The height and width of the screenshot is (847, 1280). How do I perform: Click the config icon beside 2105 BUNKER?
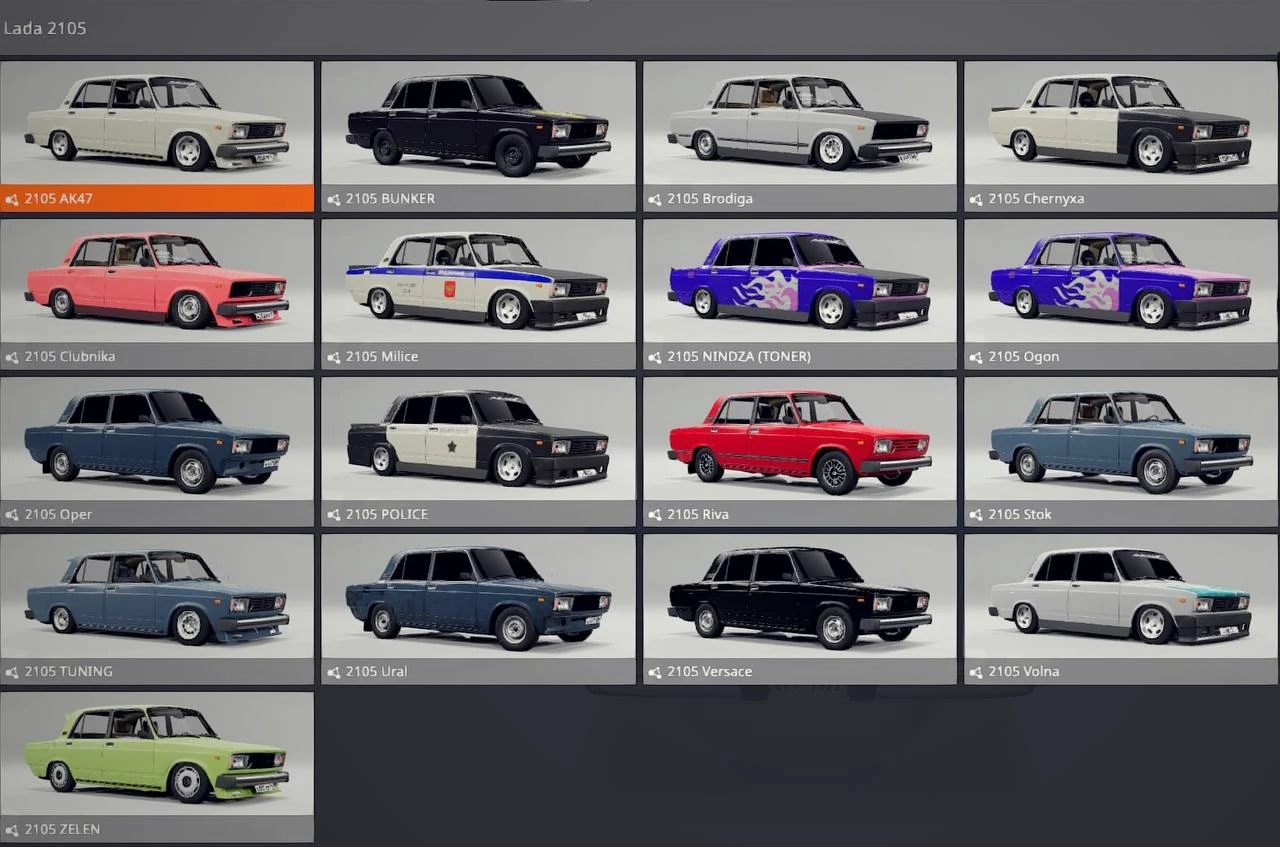pos(333,198)
